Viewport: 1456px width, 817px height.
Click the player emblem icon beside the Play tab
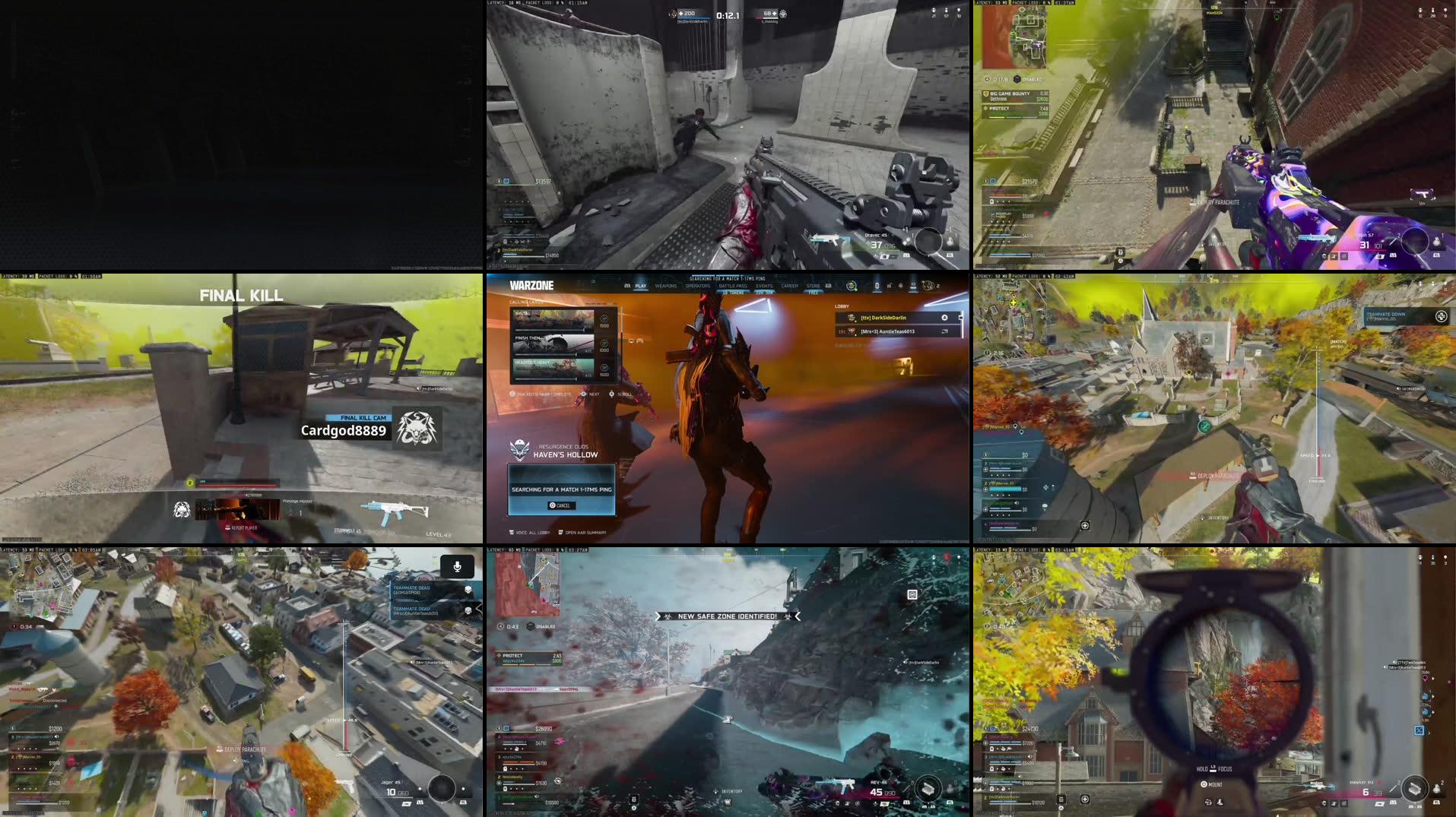pos(627,285)
